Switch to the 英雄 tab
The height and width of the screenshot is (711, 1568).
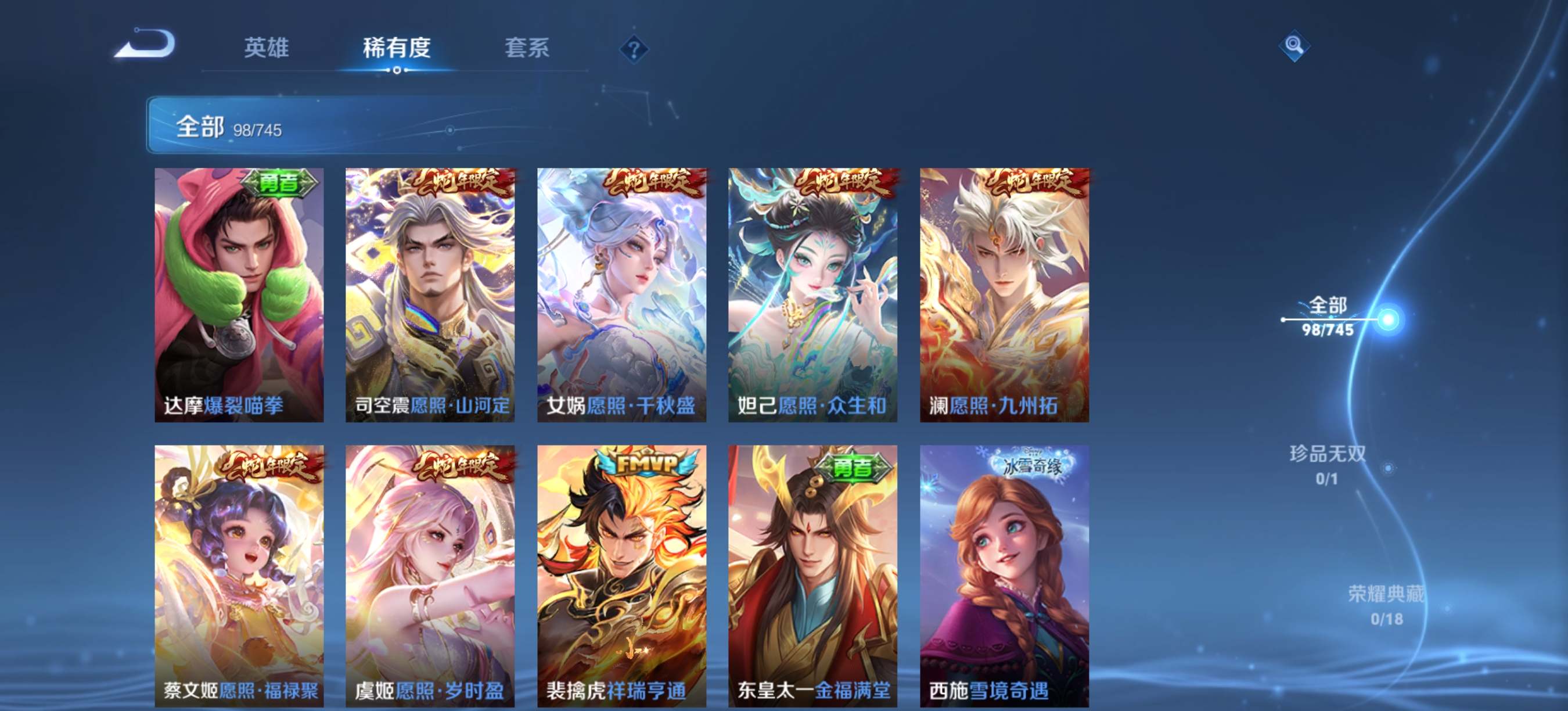pos(266,48)
